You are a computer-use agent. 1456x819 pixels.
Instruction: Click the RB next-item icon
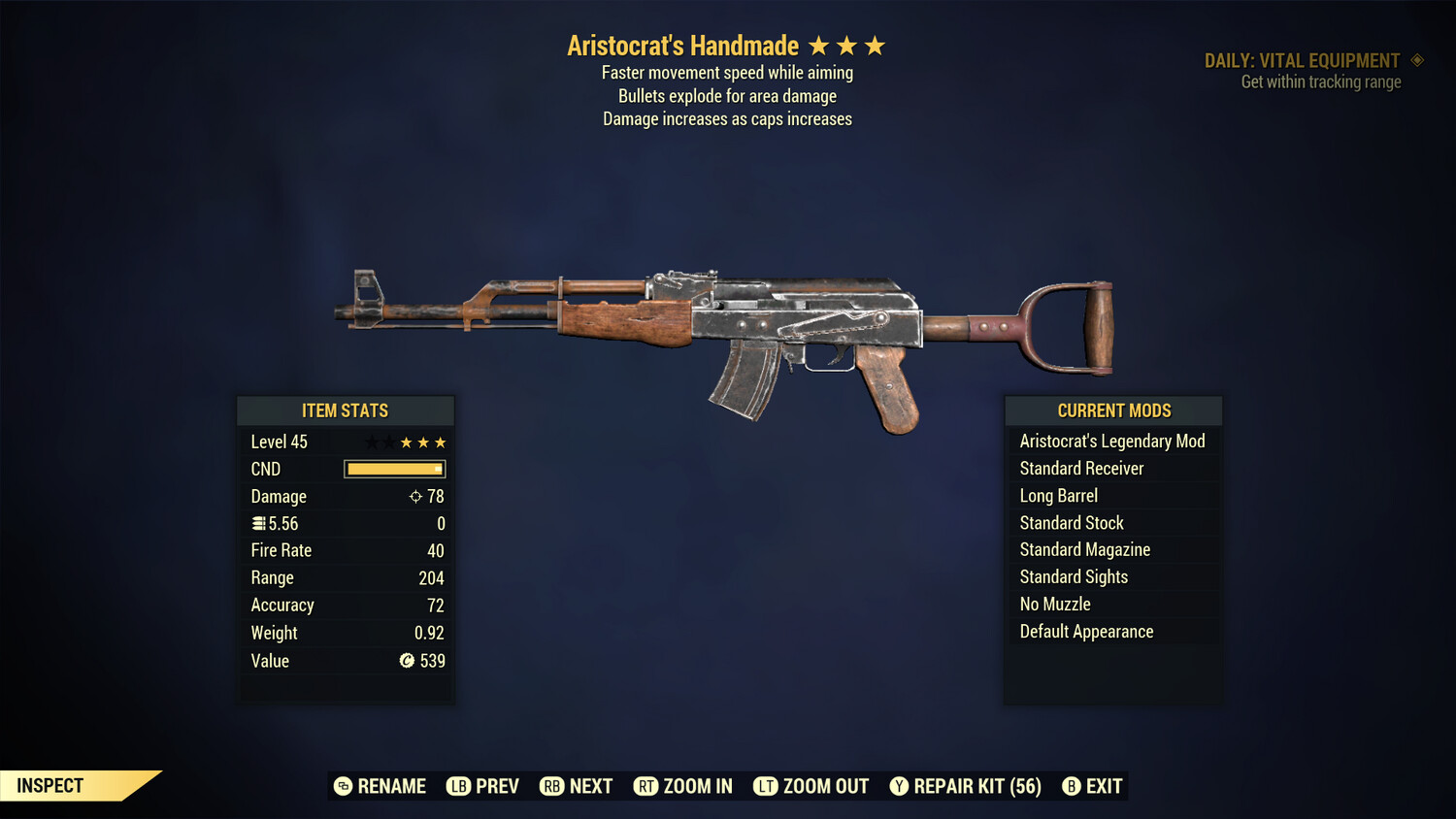(552, 786)
